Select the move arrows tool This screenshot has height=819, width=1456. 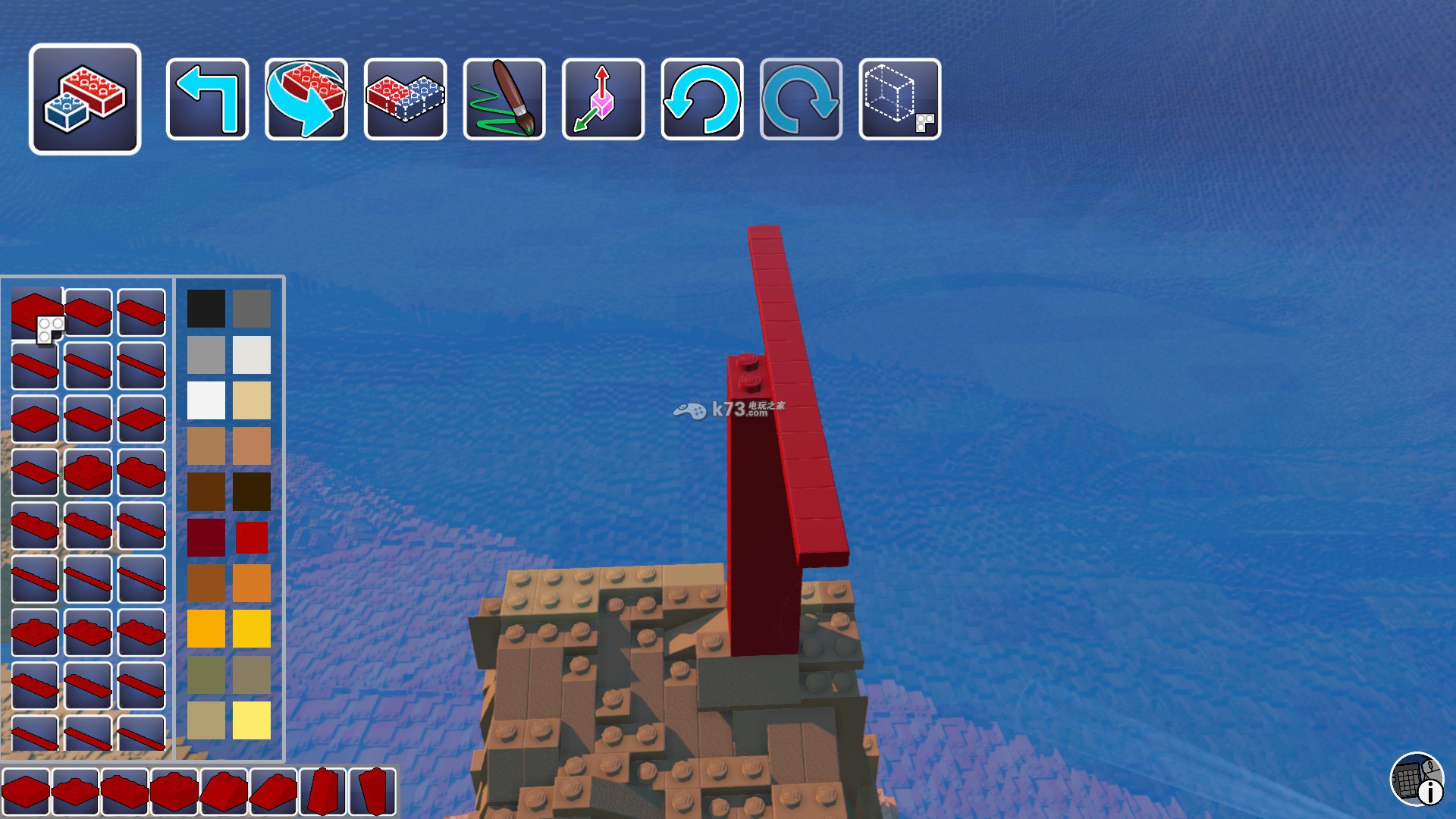(x=603, y=99)
